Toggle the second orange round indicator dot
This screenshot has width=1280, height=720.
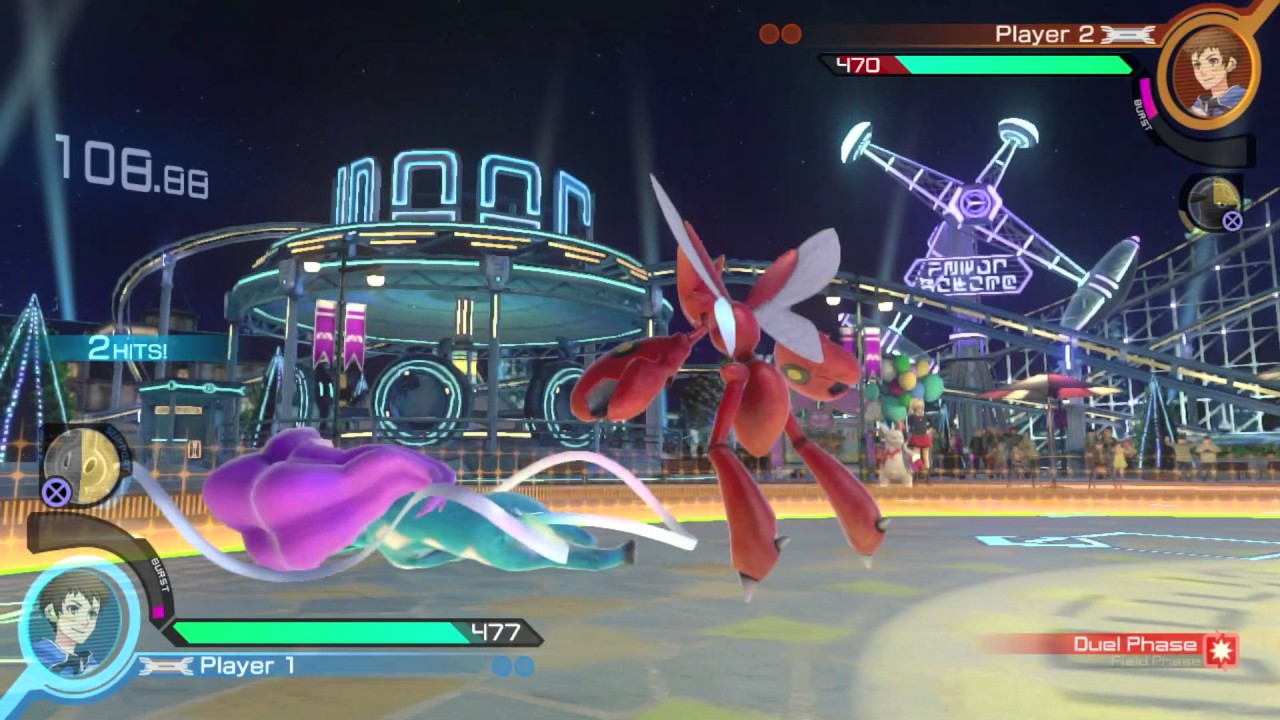point(793,34)
